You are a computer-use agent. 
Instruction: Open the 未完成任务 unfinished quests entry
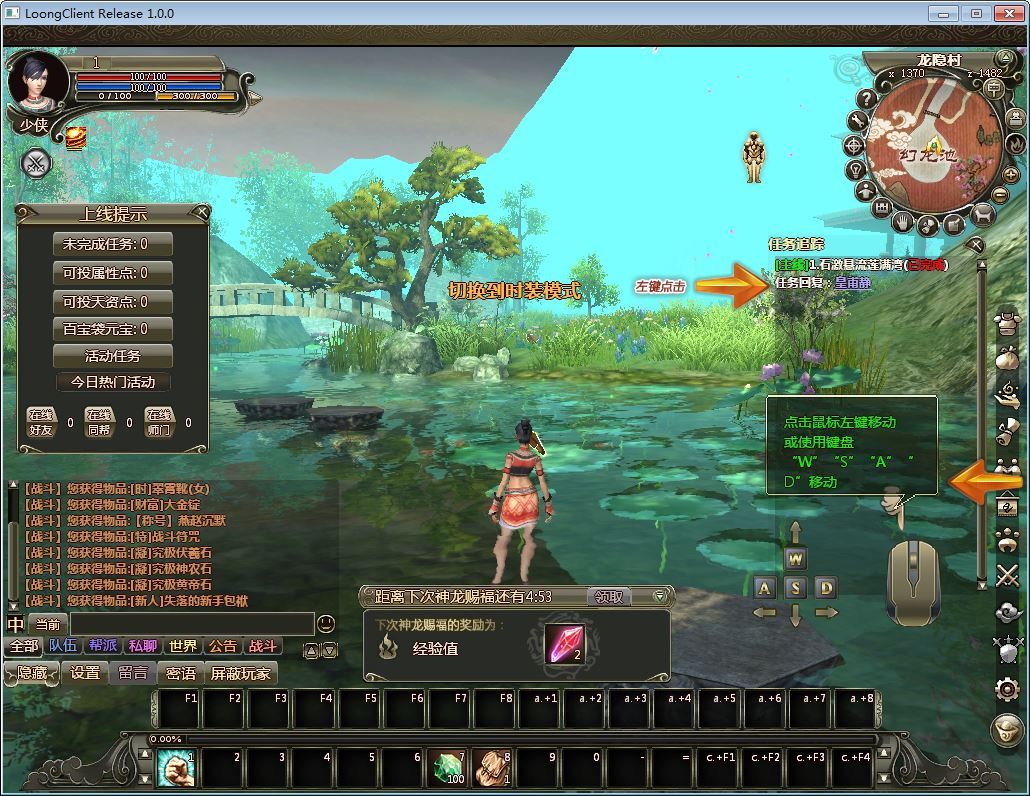(112, 244)
